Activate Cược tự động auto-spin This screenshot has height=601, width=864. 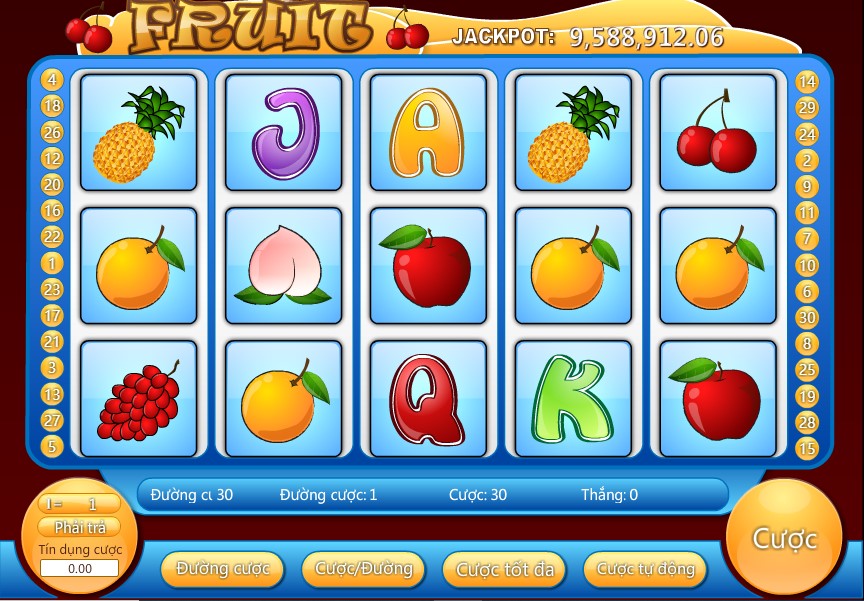[645, 569]
